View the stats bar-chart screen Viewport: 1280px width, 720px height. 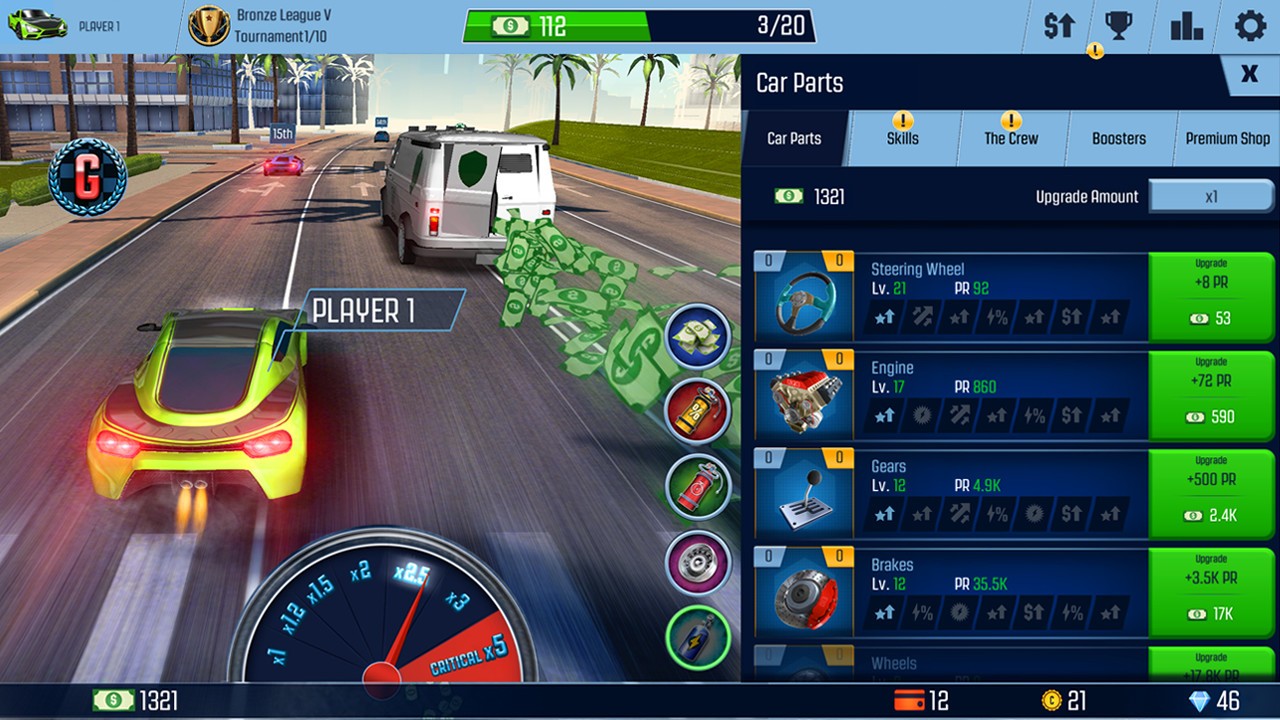[1185, 26]
